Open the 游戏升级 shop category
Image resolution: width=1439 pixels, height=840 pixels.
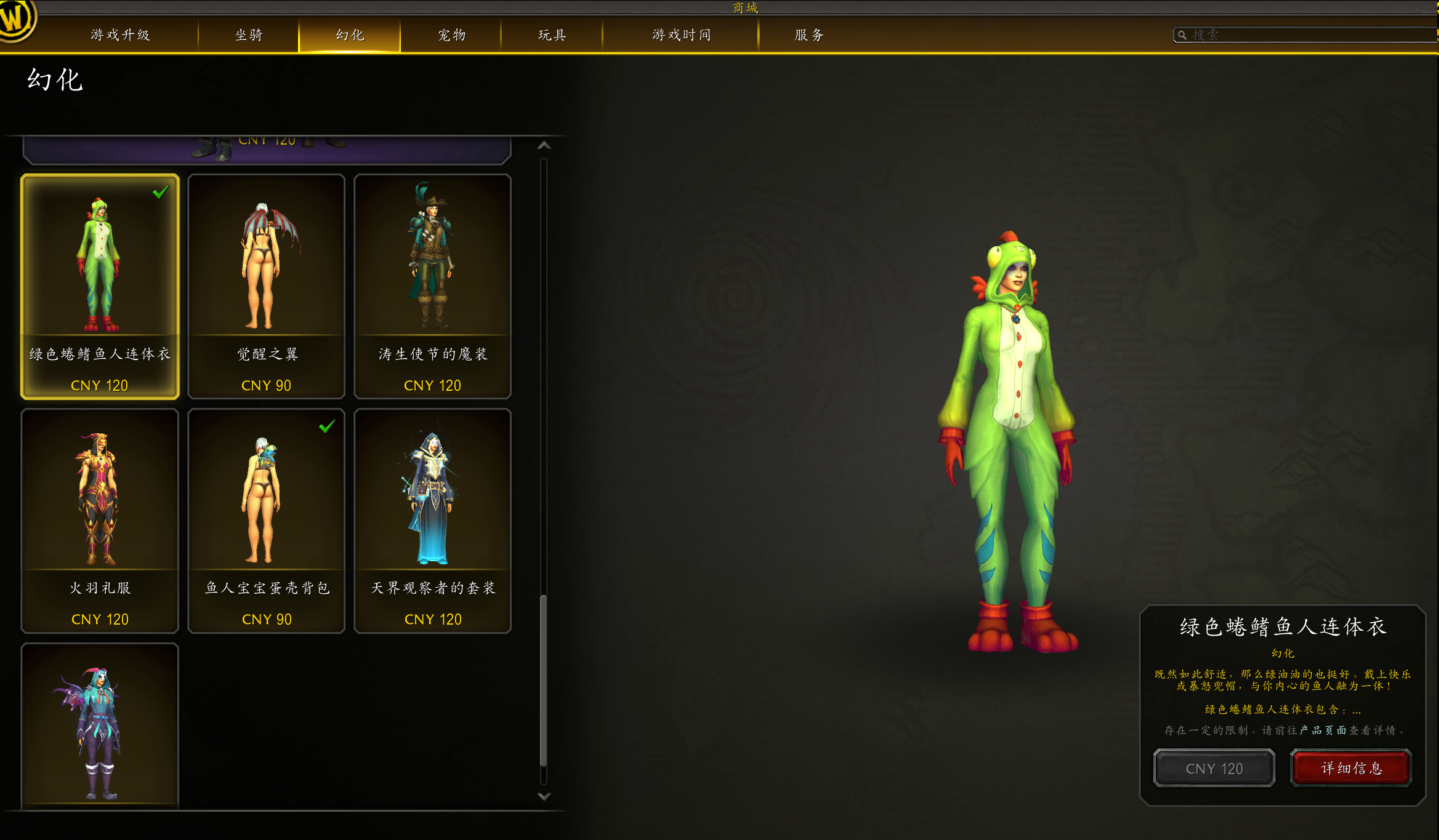(120, 35)
